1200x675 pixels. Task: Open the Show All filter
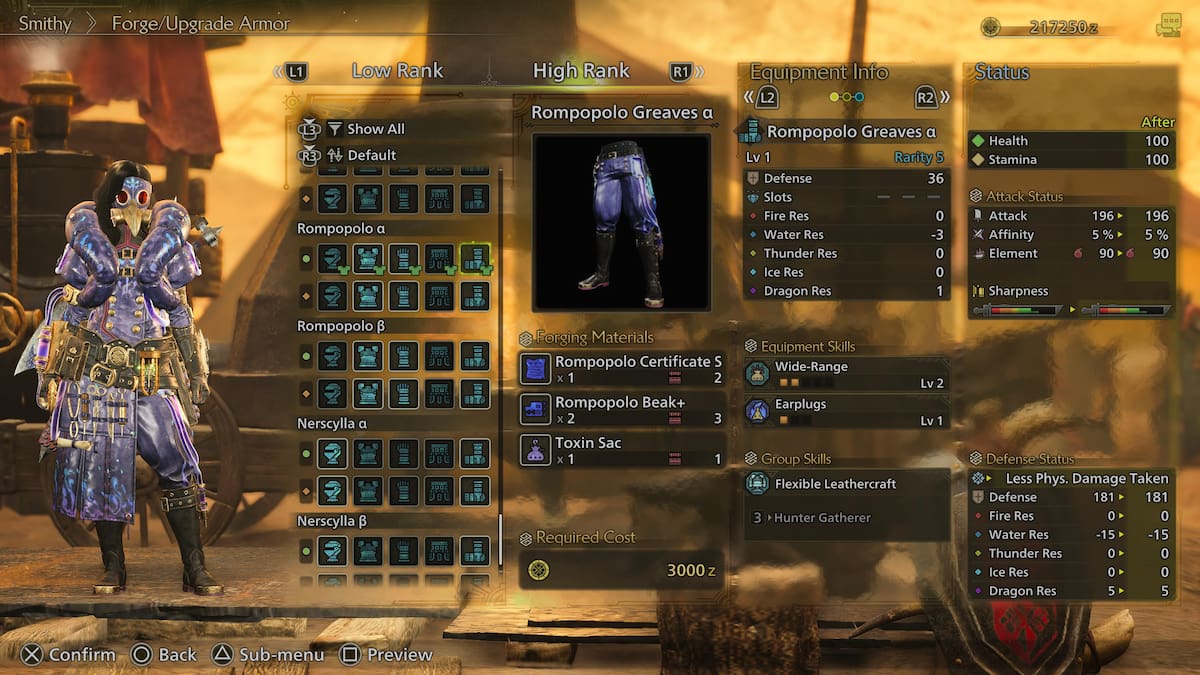point(375,129)
